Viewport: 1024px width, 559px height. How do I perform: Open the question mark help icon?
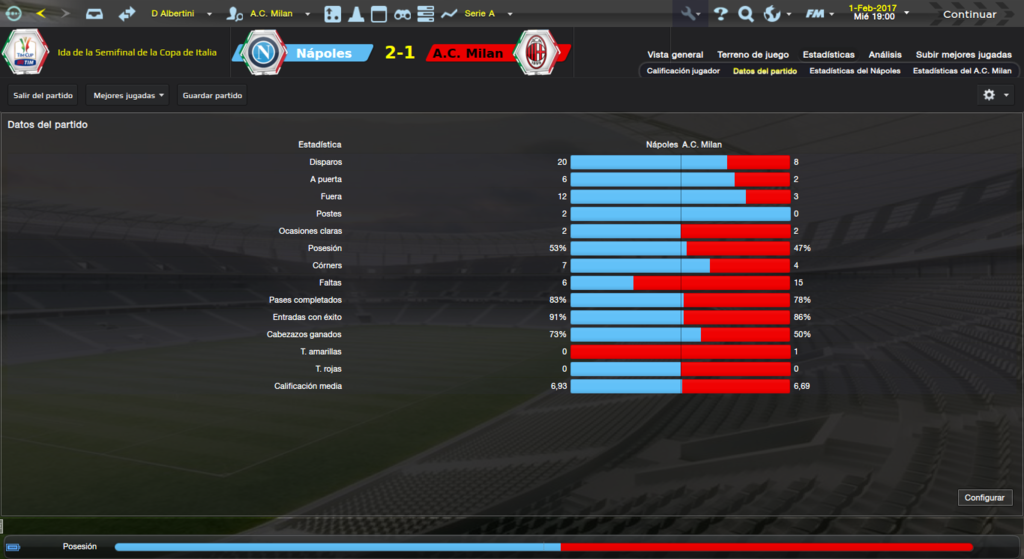coord(720,14)
